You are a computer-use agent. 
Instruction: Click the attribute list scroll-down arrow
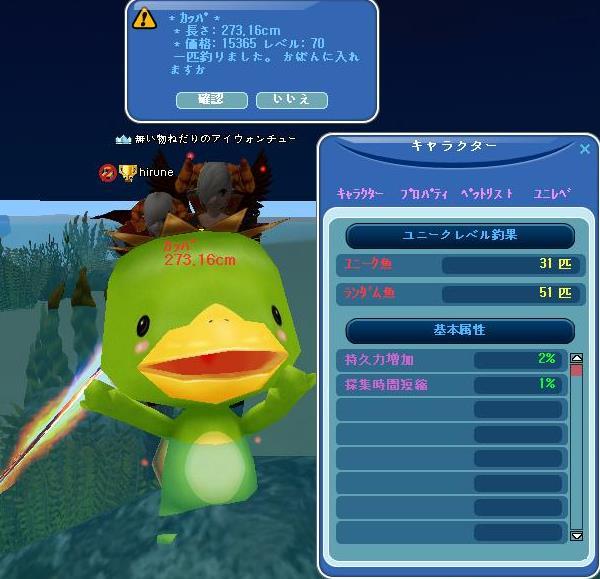[576, 536]
